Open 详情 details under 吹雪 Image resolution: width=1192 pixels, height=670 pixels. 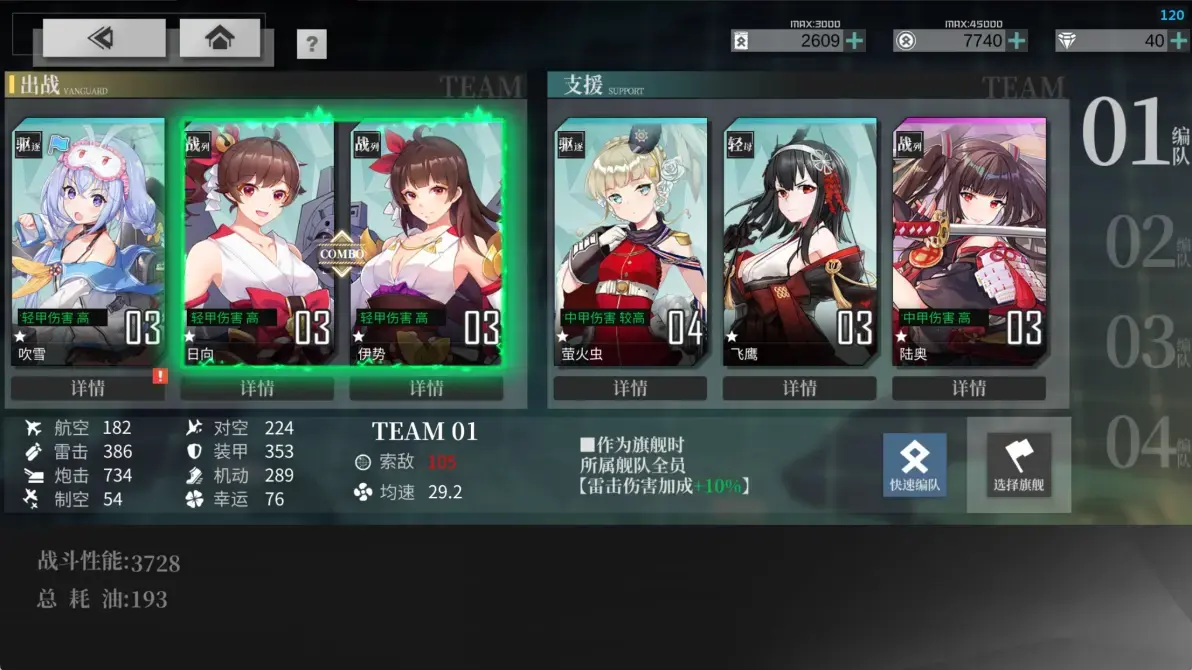pyautogui.click(x=88, y=388)
